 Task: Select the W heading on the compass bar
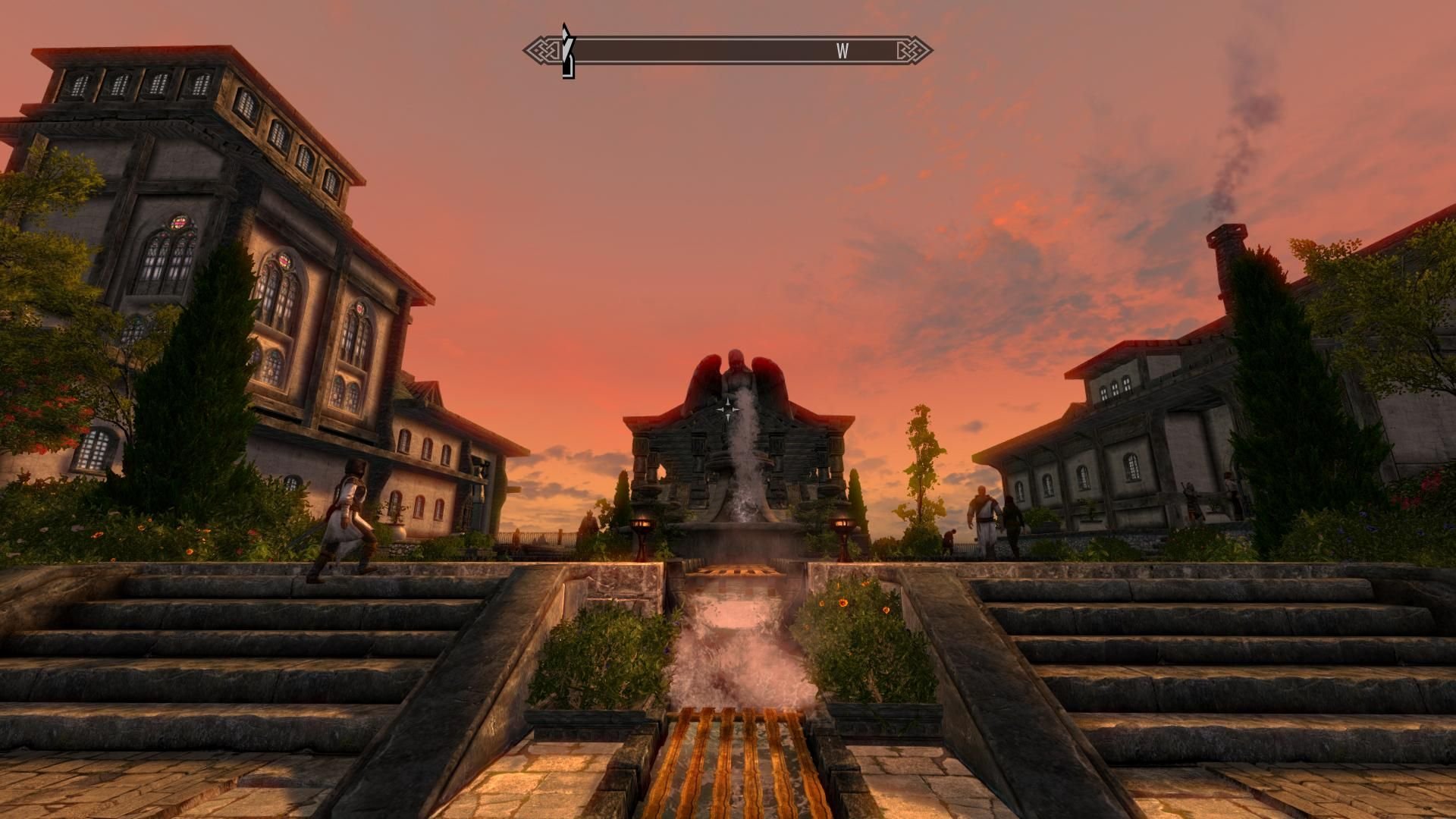point(842,51)
